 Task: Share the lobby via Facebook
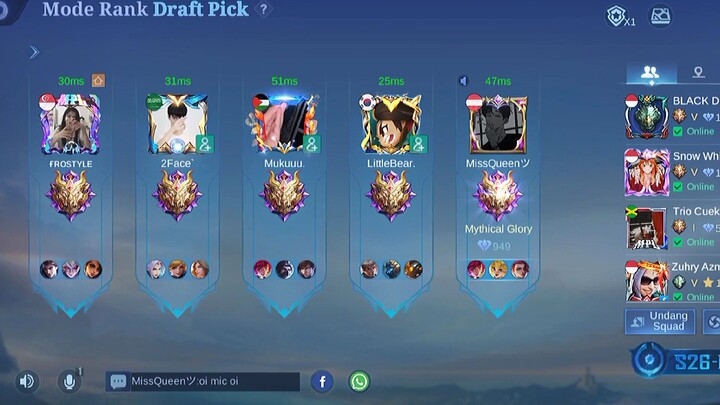[x=321, y=381]
